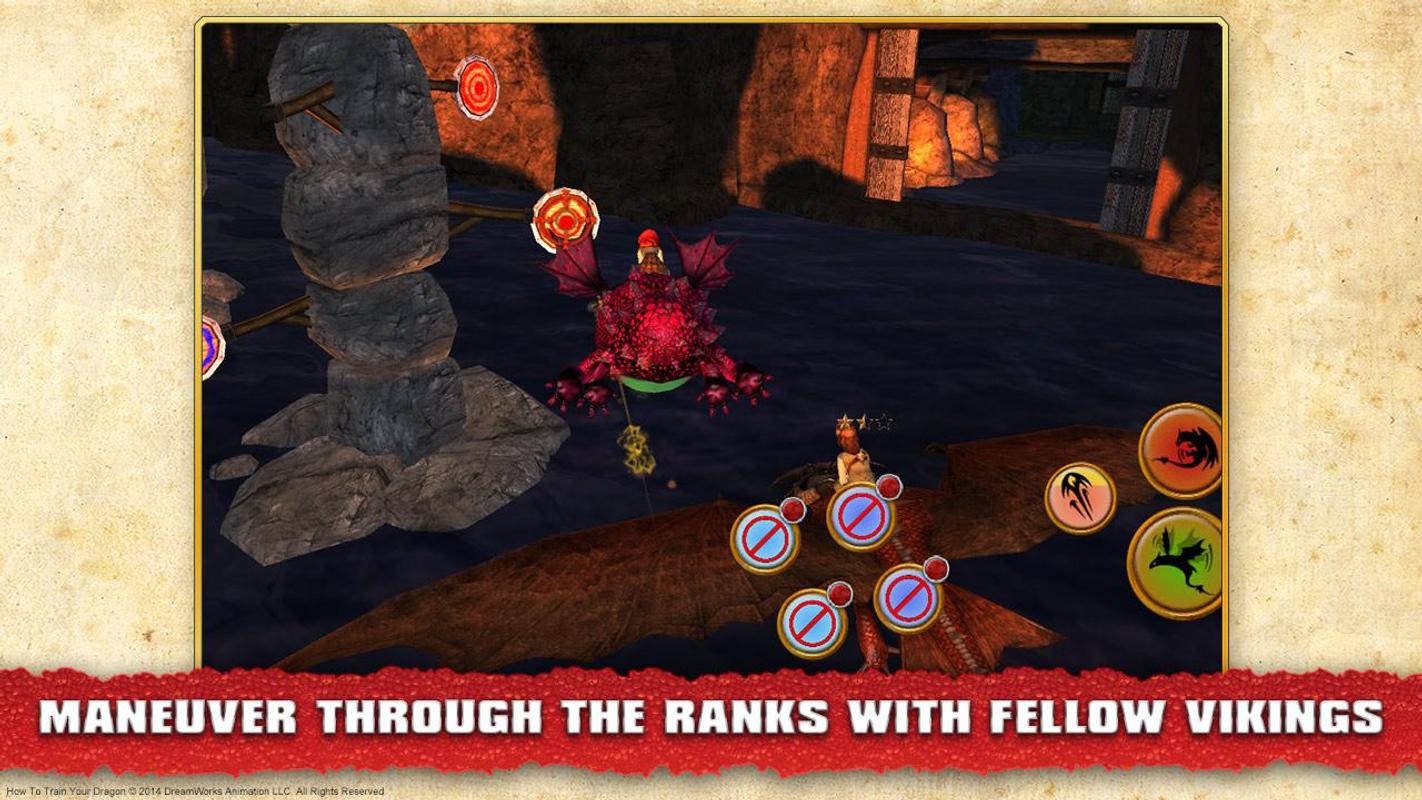Click the MANEUVER THROUGH THE RANKS banner

pyautogui.click(x=711, y=717)
